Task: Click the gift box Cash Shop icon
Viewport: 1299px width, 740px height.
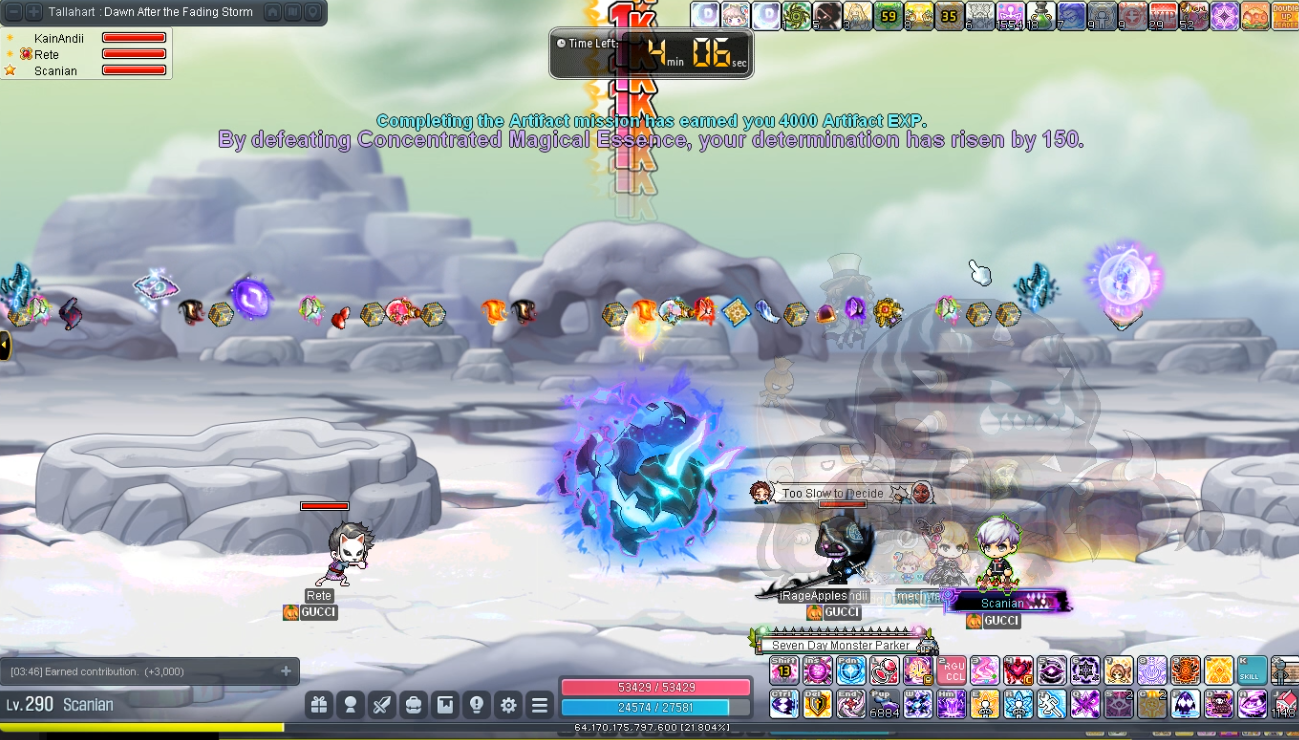Action: coord(318,705)
